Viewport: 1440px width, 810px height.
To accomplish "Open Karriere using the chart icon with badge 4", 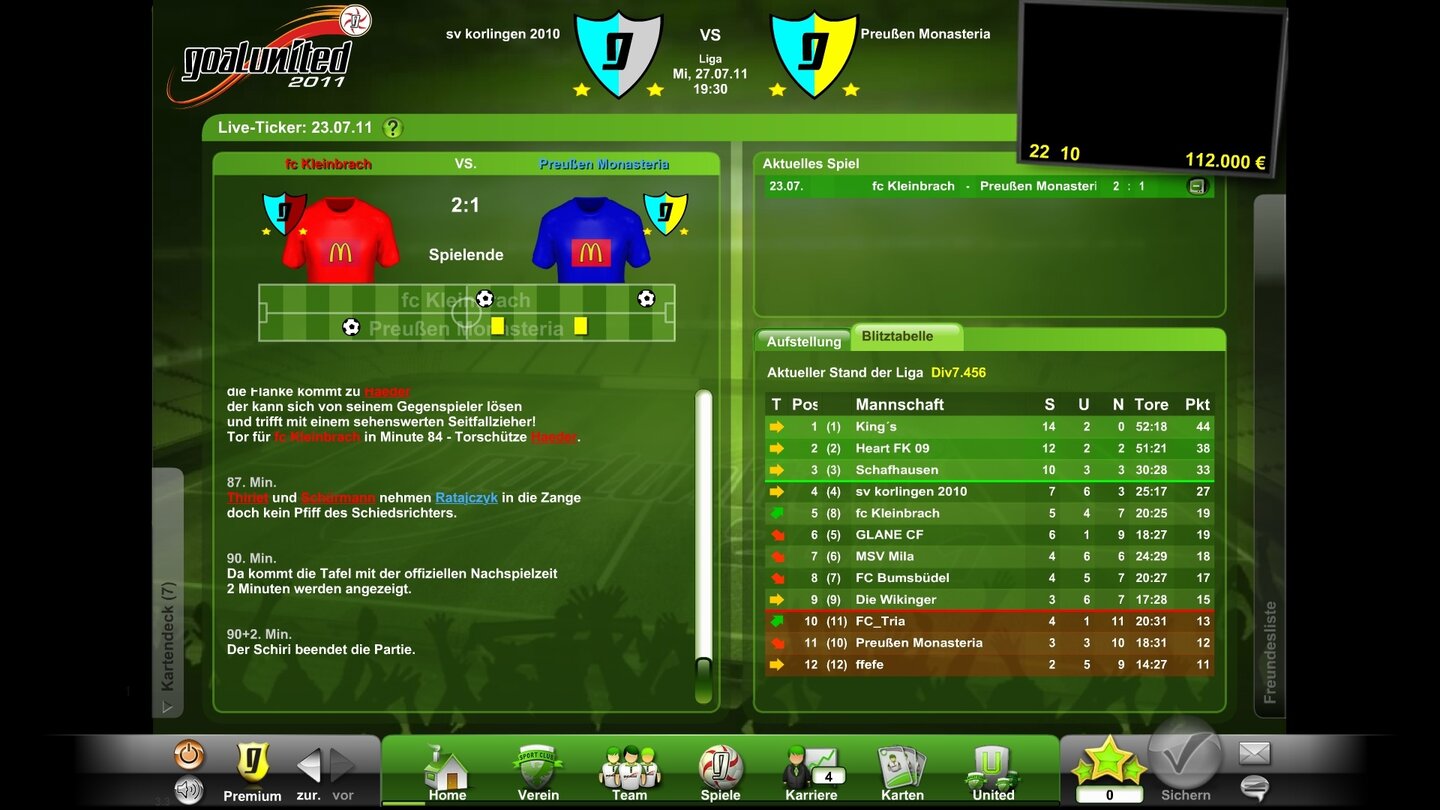I will click(810, 765).
